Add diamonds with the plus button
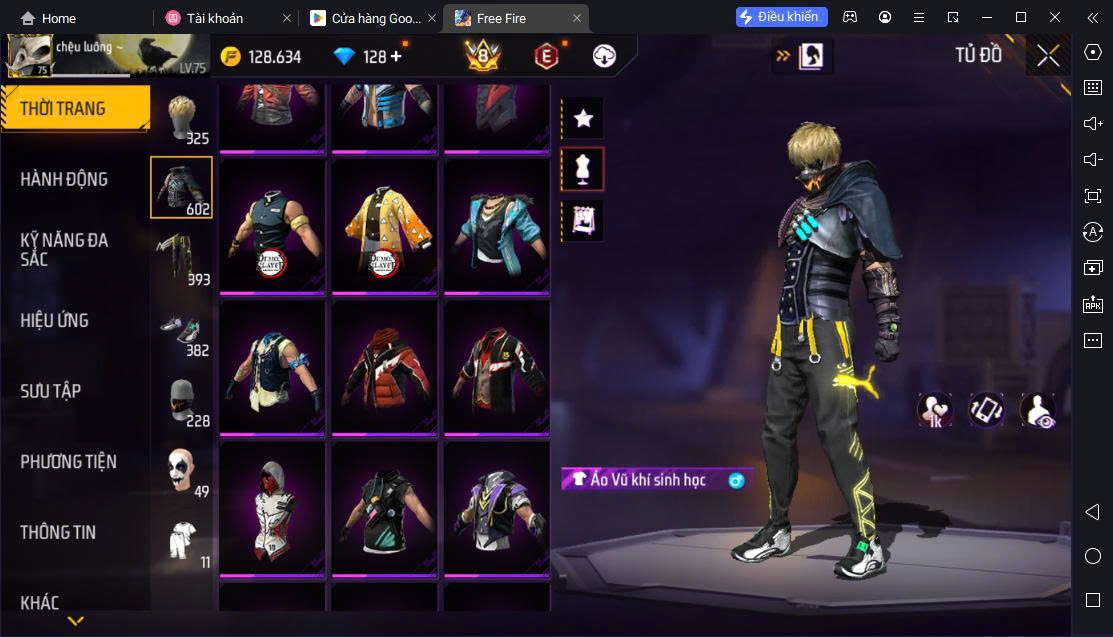The width and height of the screenshot is (1113, 637). pos(397,56)
